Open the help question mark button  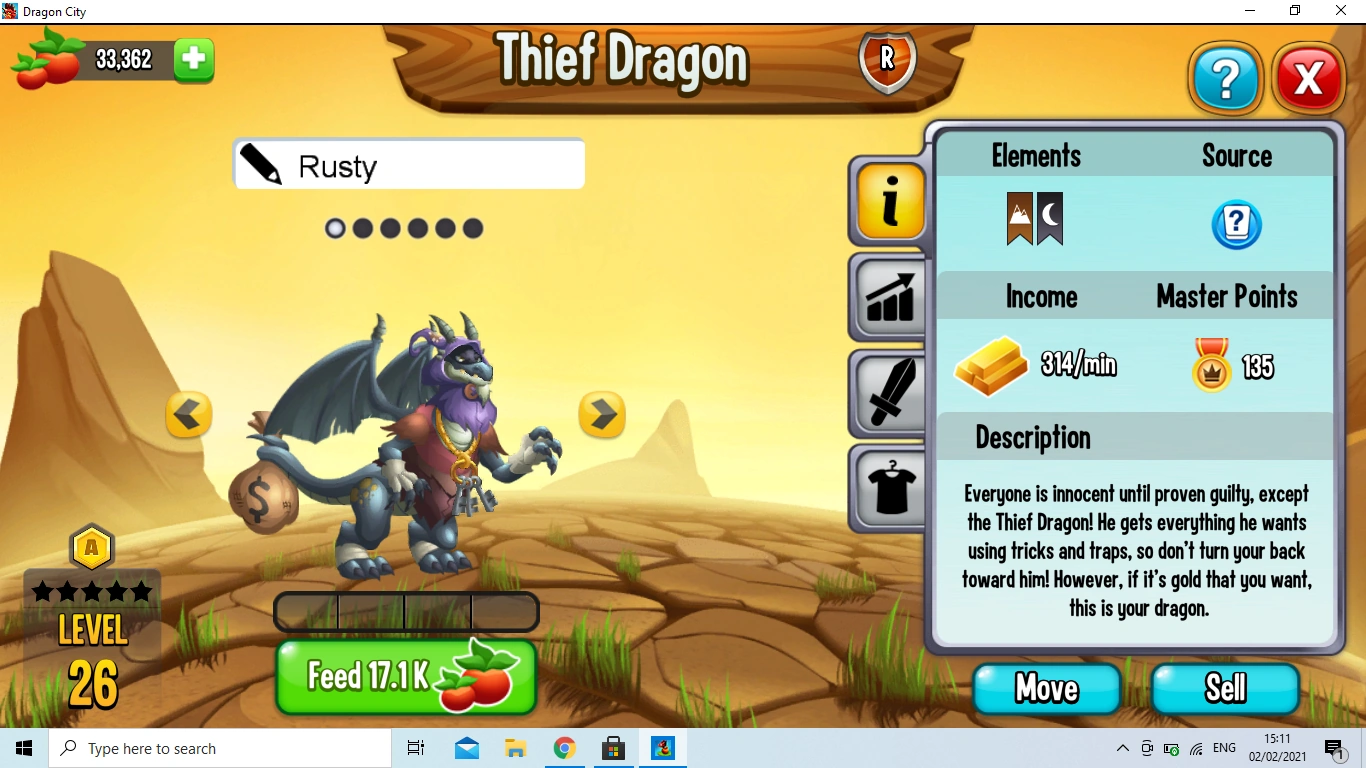tap(1226, 78)
